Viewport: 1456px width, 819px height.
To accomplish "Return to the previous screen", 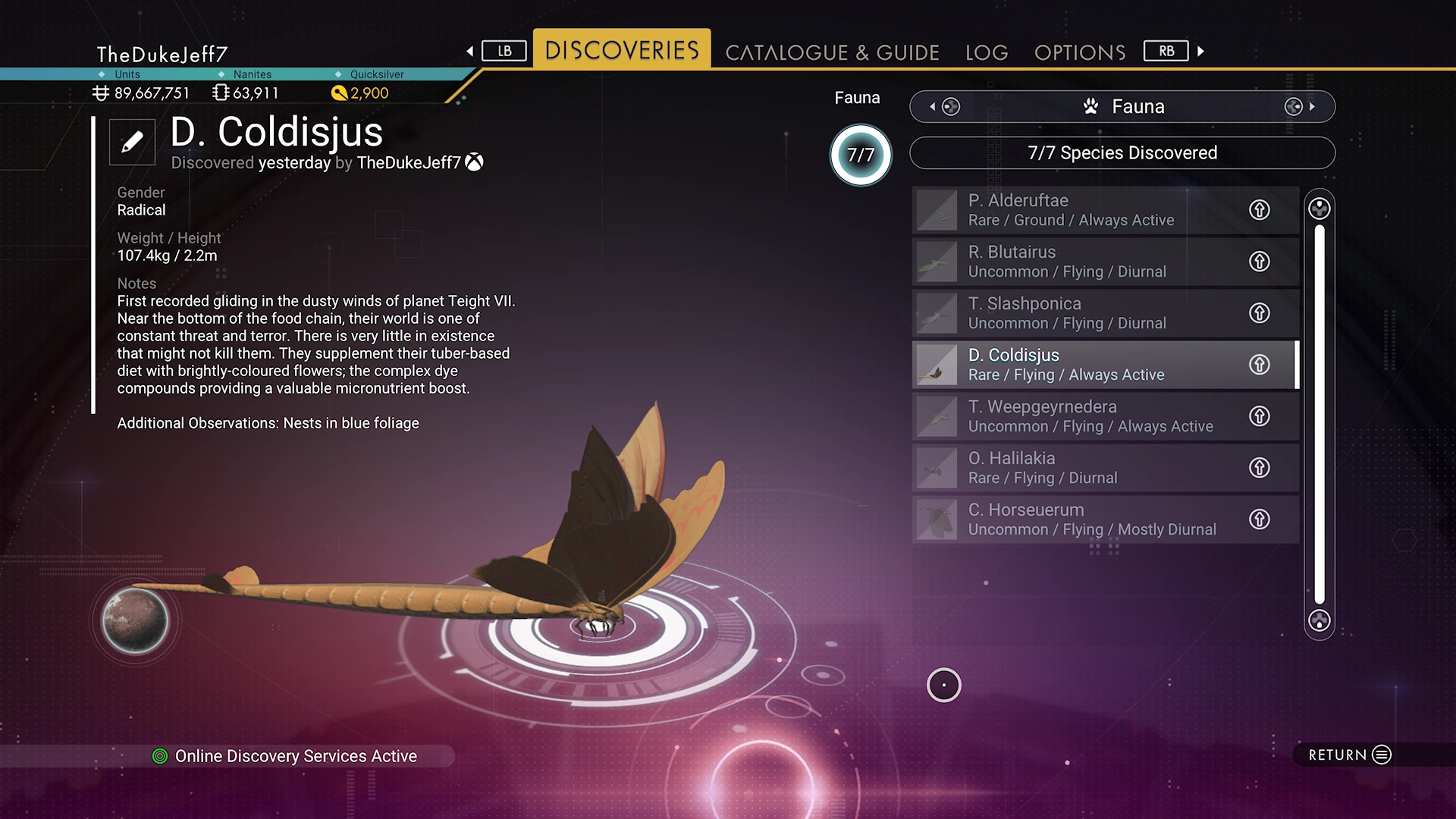I will pos(1350,755).
